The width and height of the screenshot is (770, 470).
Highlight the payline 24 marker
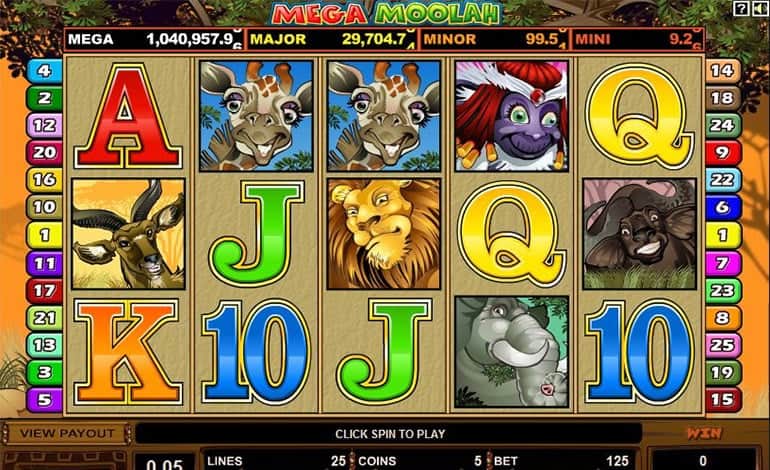(724, 126)
